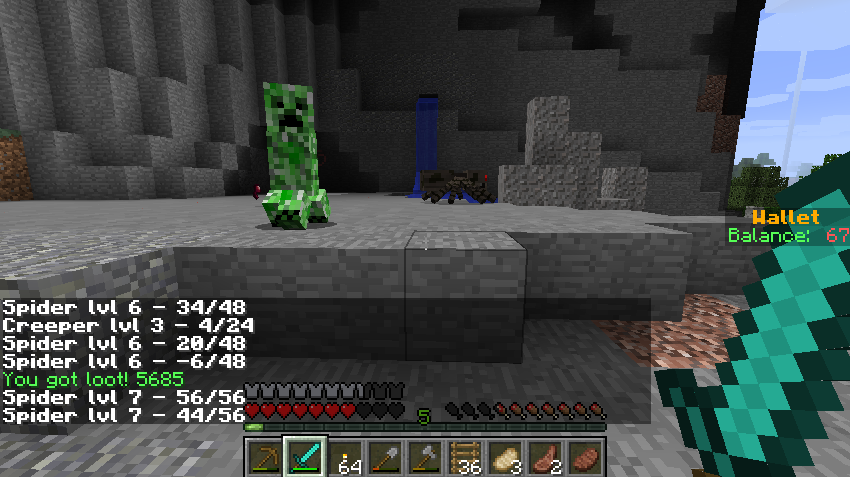Choose the stack of 64 torches
Viewport: 850px width, 477px height.
coord(345,458)
